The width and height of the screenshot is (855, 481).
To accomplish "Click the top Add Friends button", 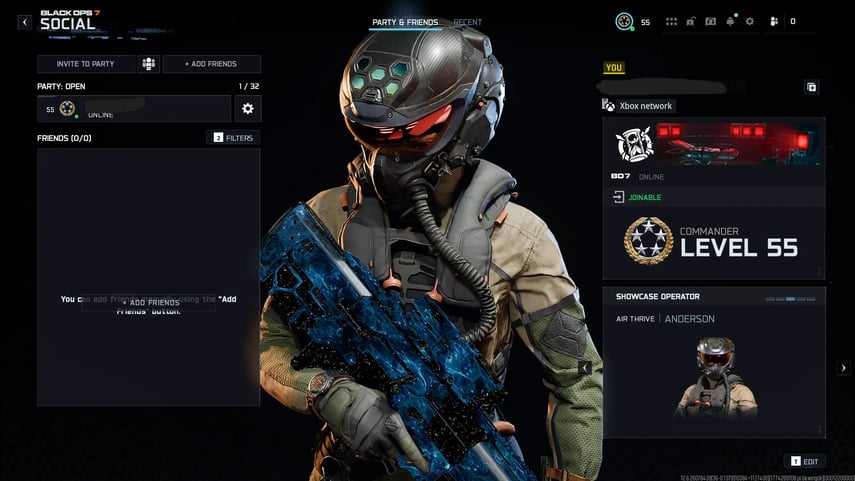I will pyautogui.click(x=211, y=64).
